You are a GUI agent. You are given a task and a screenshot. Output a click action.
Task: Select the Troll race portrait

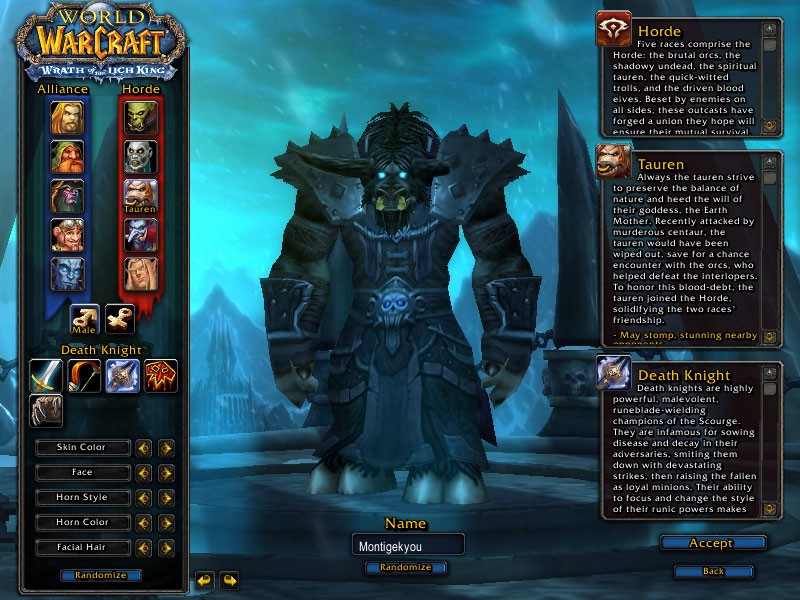point(140,235)
